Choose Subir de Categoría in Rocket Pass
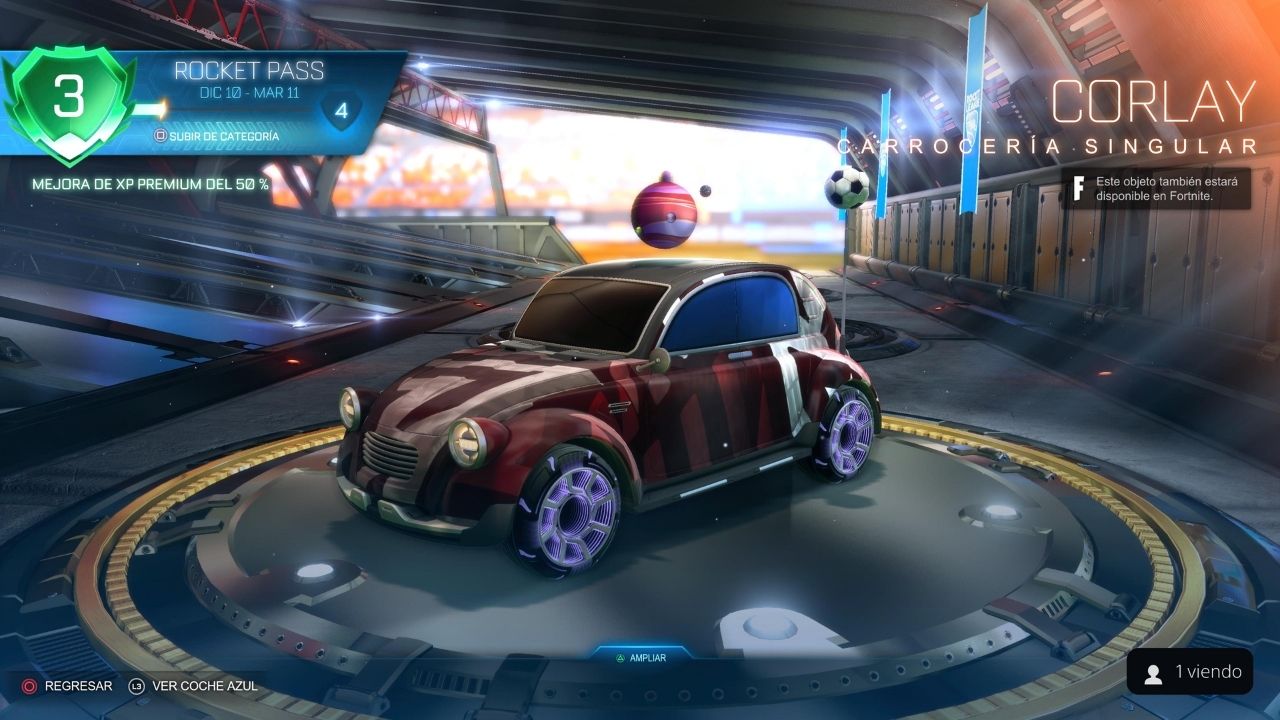The height and width of the screenshot is (720, 1280). (216, 136)
